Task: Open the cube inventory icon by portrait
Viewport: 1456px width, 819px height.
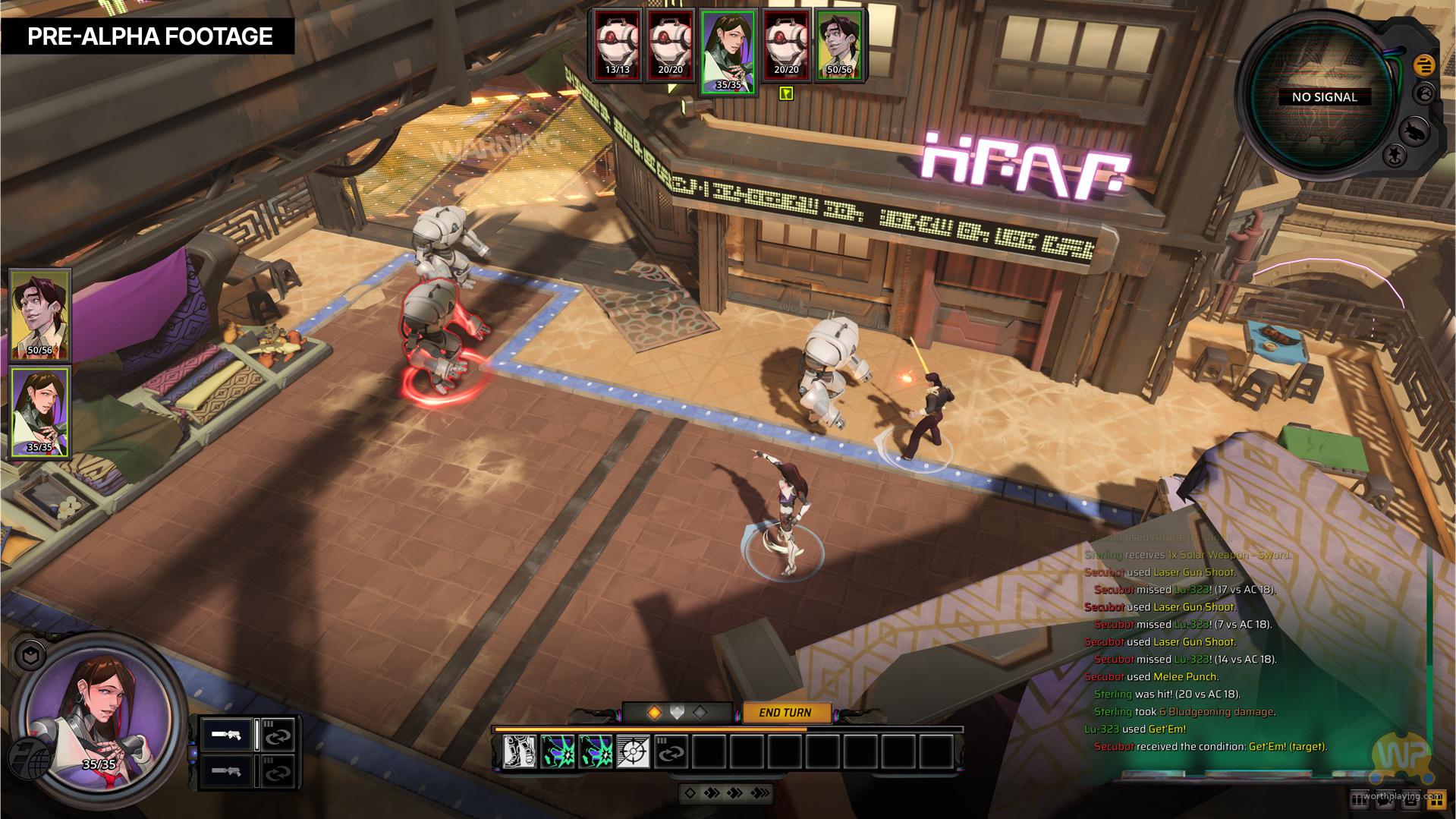Action: coord(30,656)
